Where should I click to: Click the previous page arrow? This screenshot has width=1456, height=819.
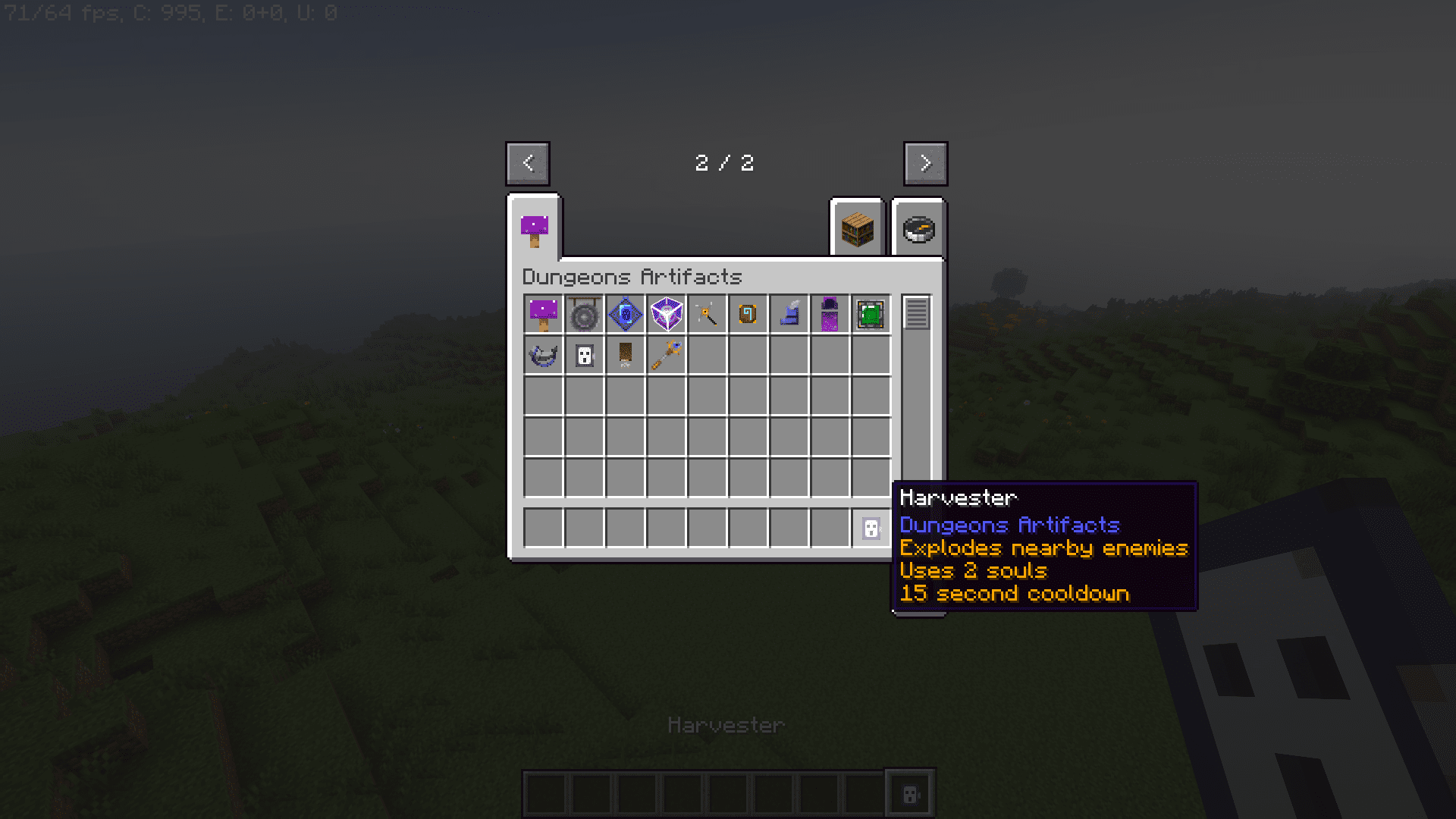528,163
